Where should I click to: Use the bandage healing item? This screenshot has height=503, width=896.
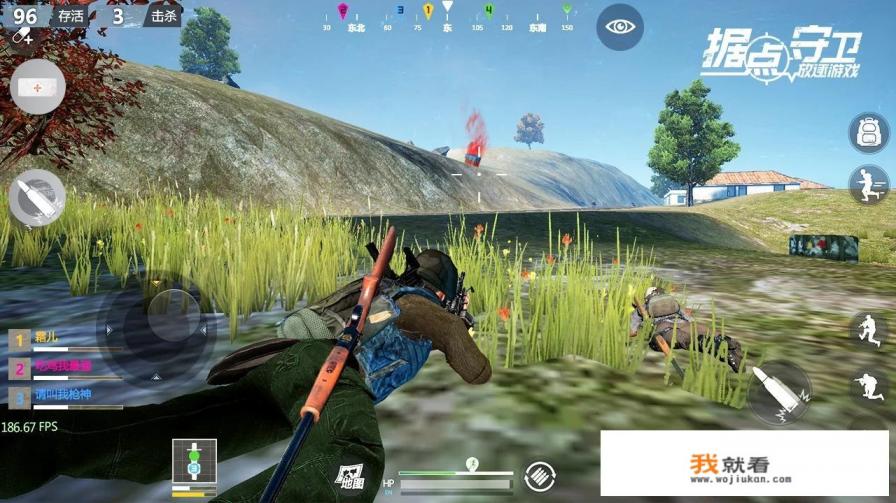[37, 88]
